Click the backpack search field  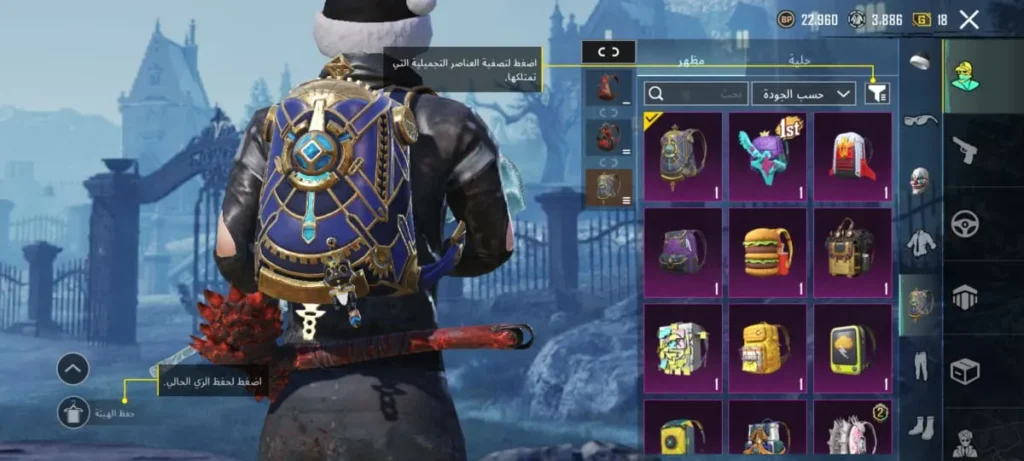click(x=696, y=93)
